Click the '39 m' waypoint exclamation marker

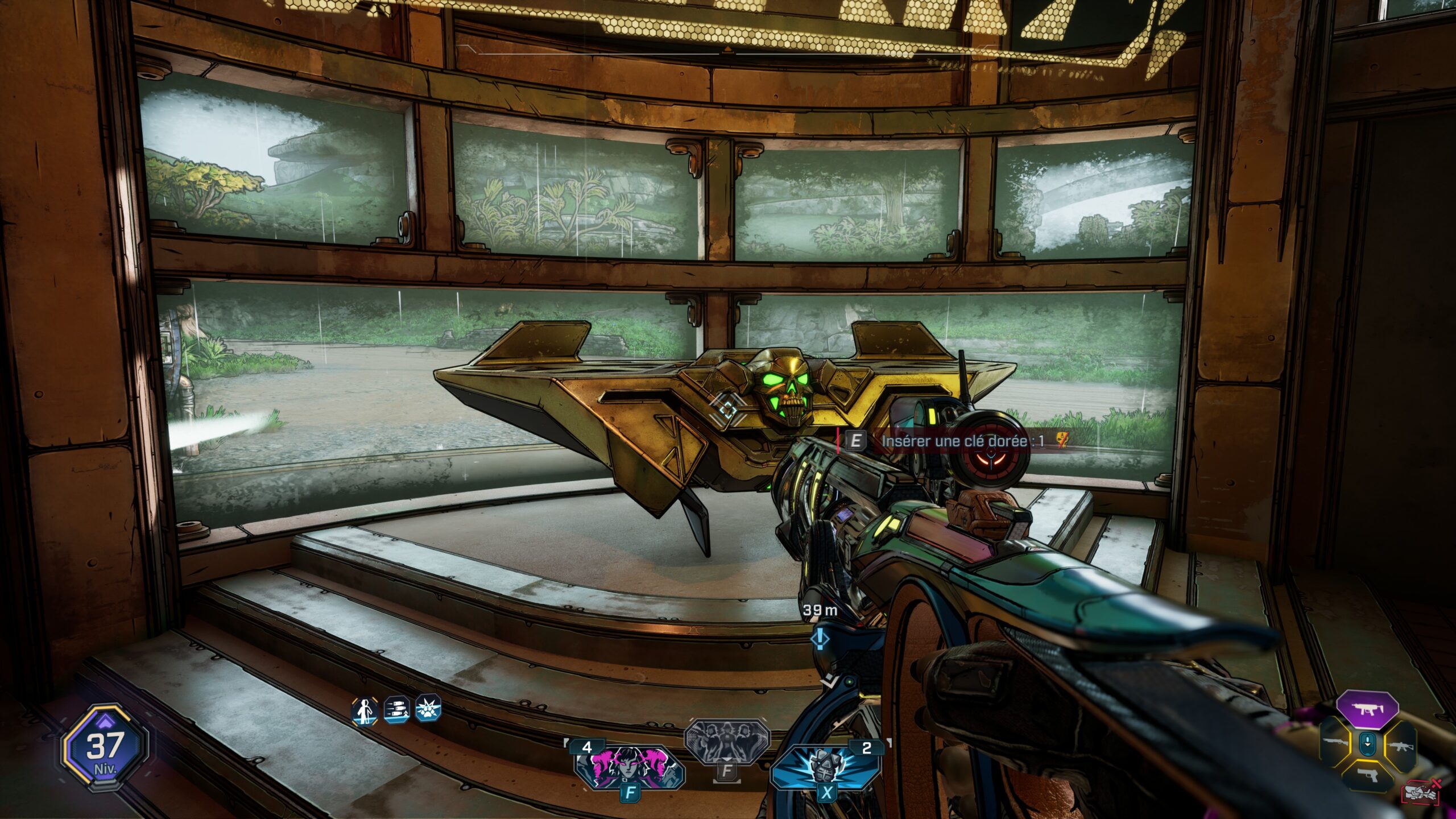pyautogui.click(x=820, y=639)
